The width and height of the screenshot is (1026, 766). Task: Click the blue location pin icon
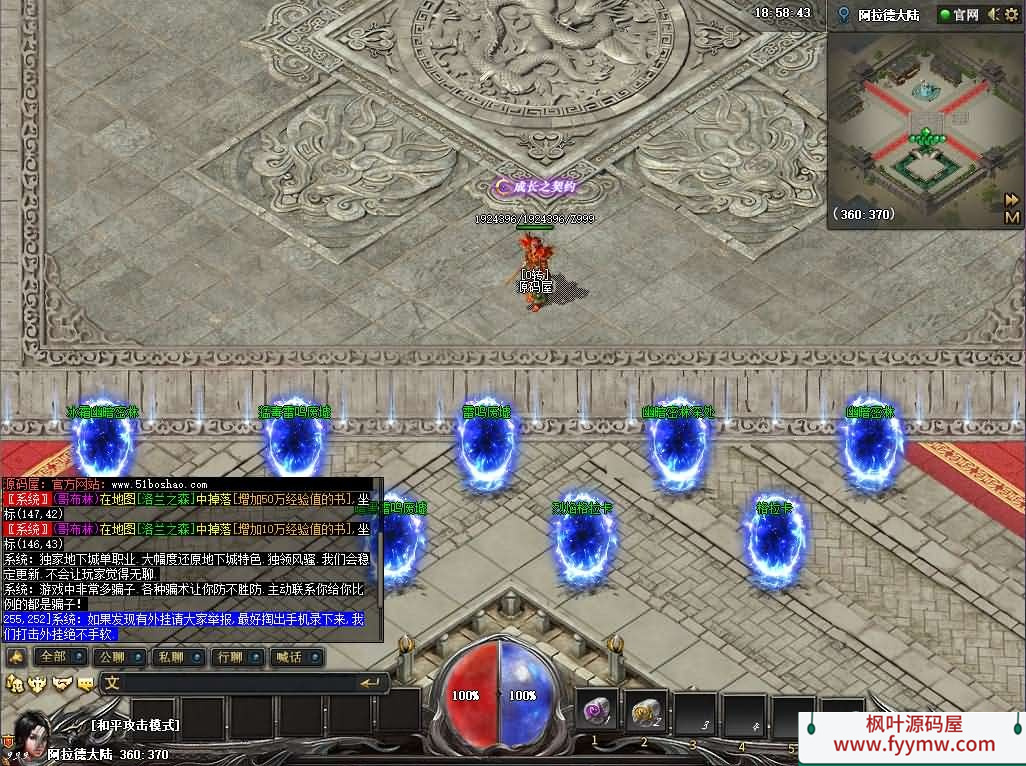(845, 15)
